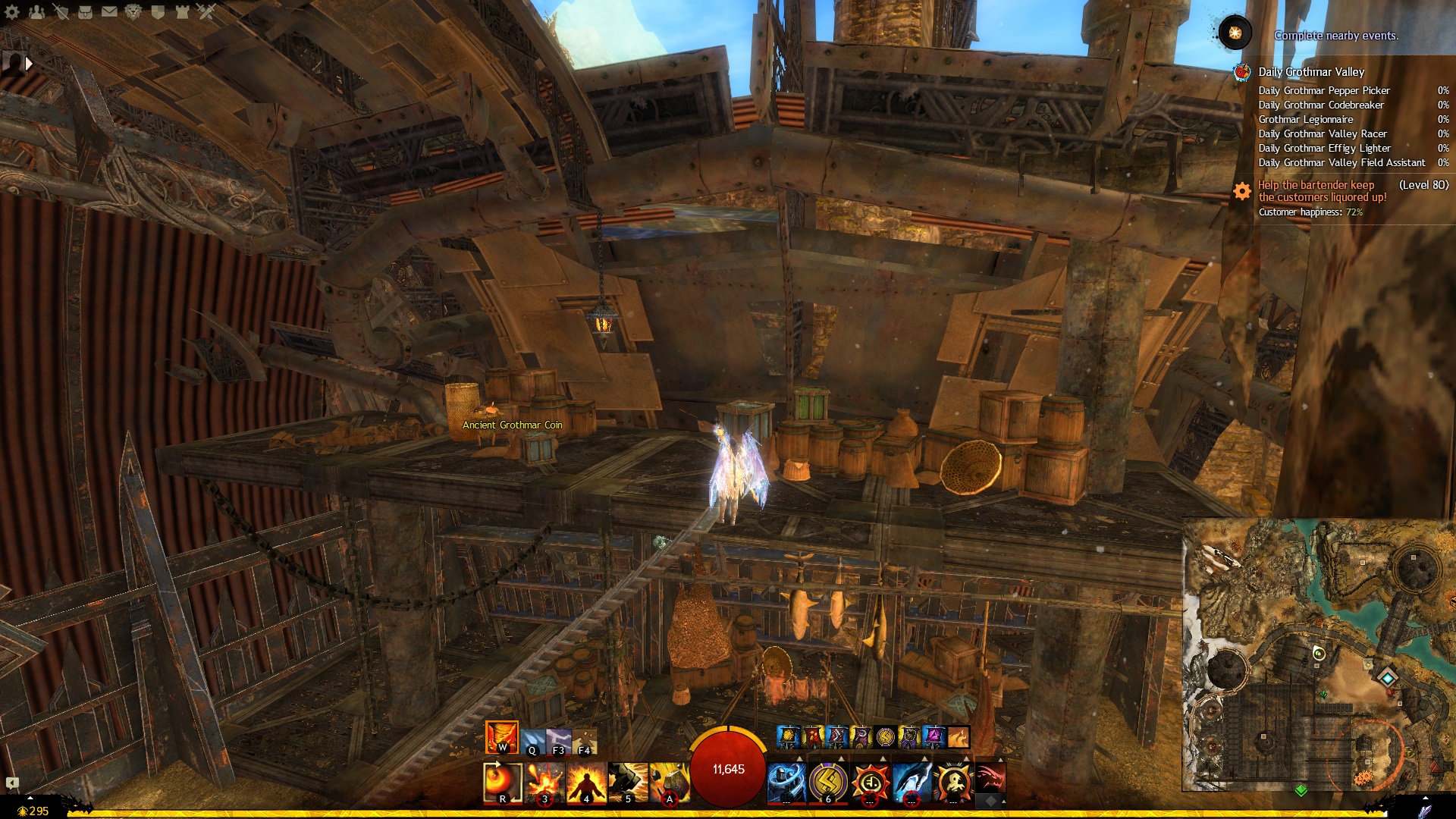Screen dimensions: 1456x819
Task: Use the boulder skill bound to A
Action: tap(669, 783)
